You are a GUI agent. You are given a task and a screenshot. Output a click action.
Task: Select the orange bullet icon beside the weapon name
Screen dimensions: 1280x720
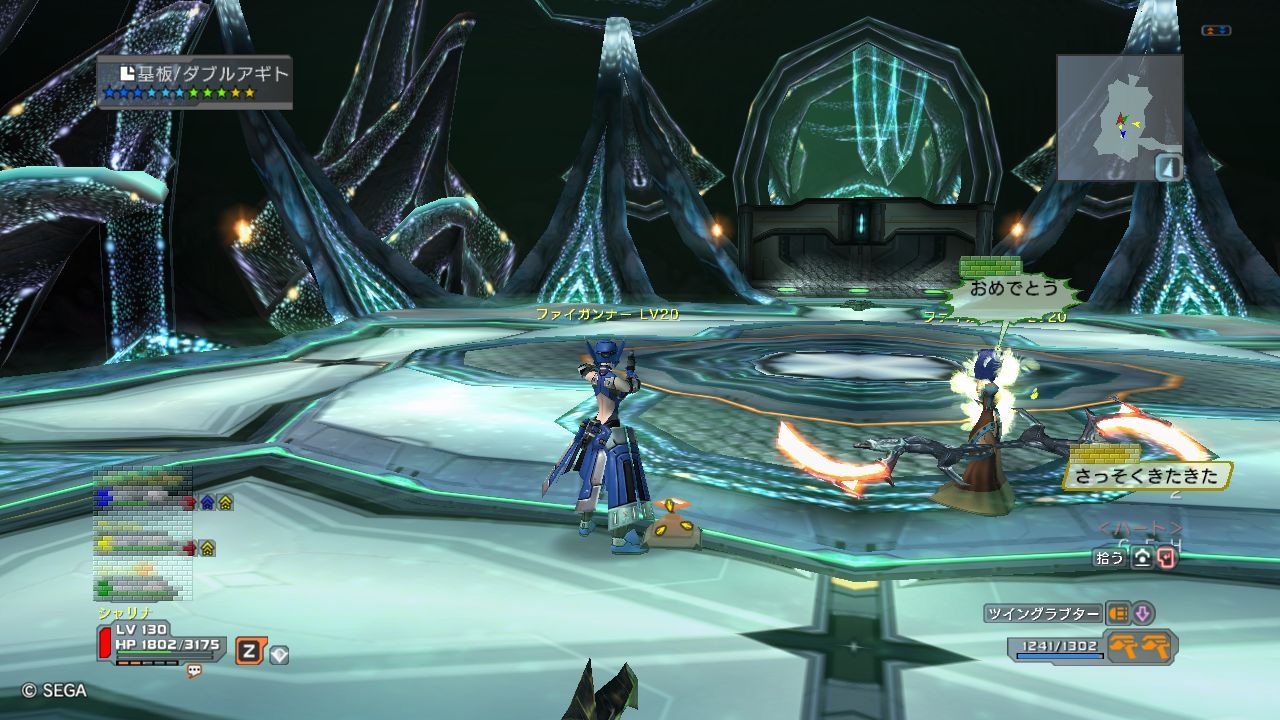click(x=1117, y=614)
